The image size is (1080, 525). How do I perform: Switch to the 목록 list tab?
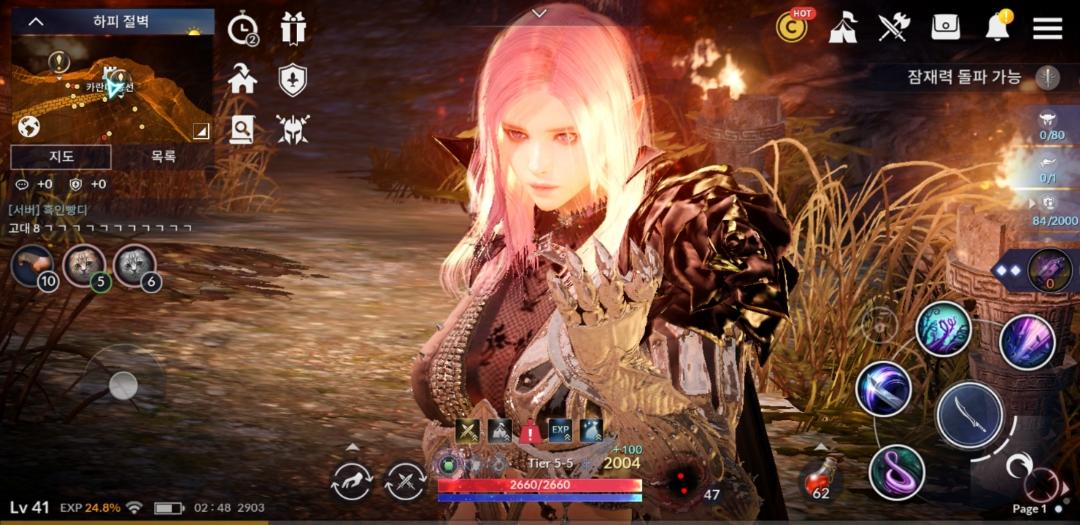(x=163, y=156)
